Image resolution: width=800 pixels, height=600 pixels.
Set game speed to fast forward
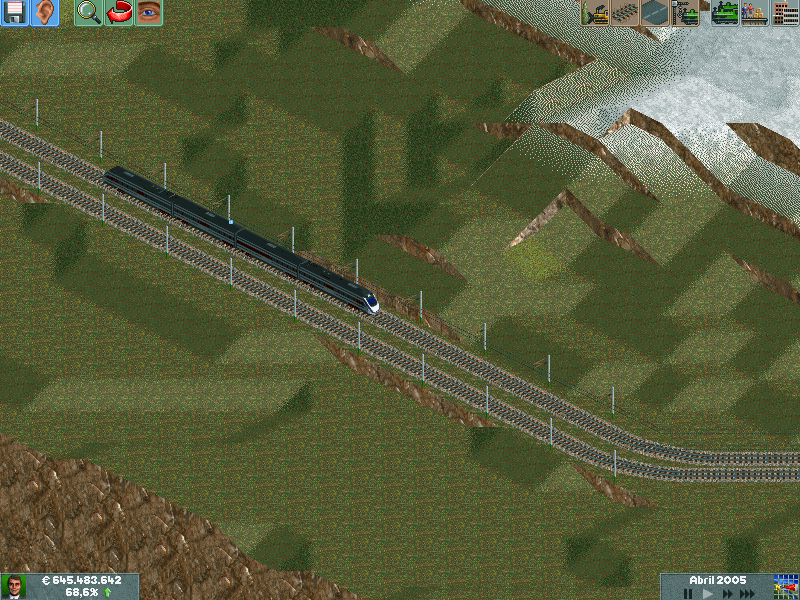point(727,593)
